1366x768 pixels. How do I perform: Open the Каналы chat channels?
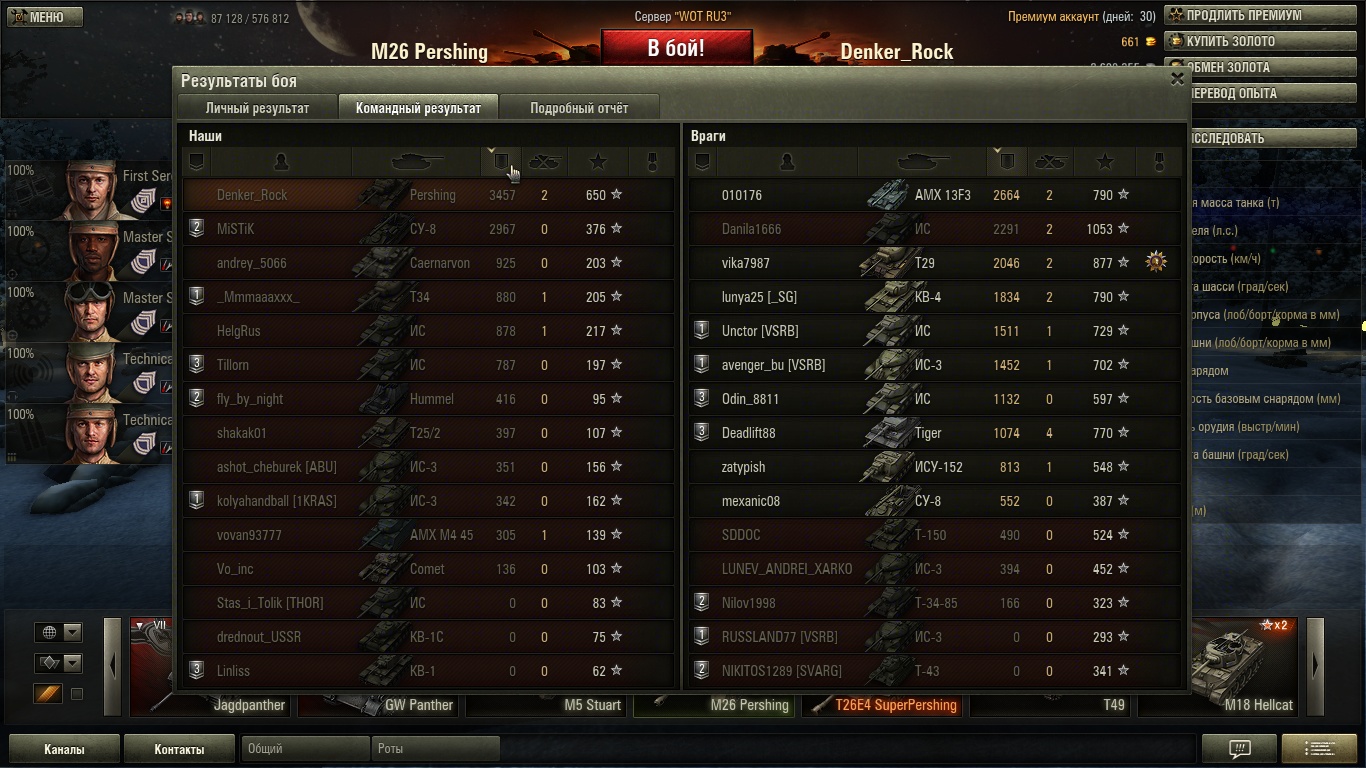[x=64, y=749]
